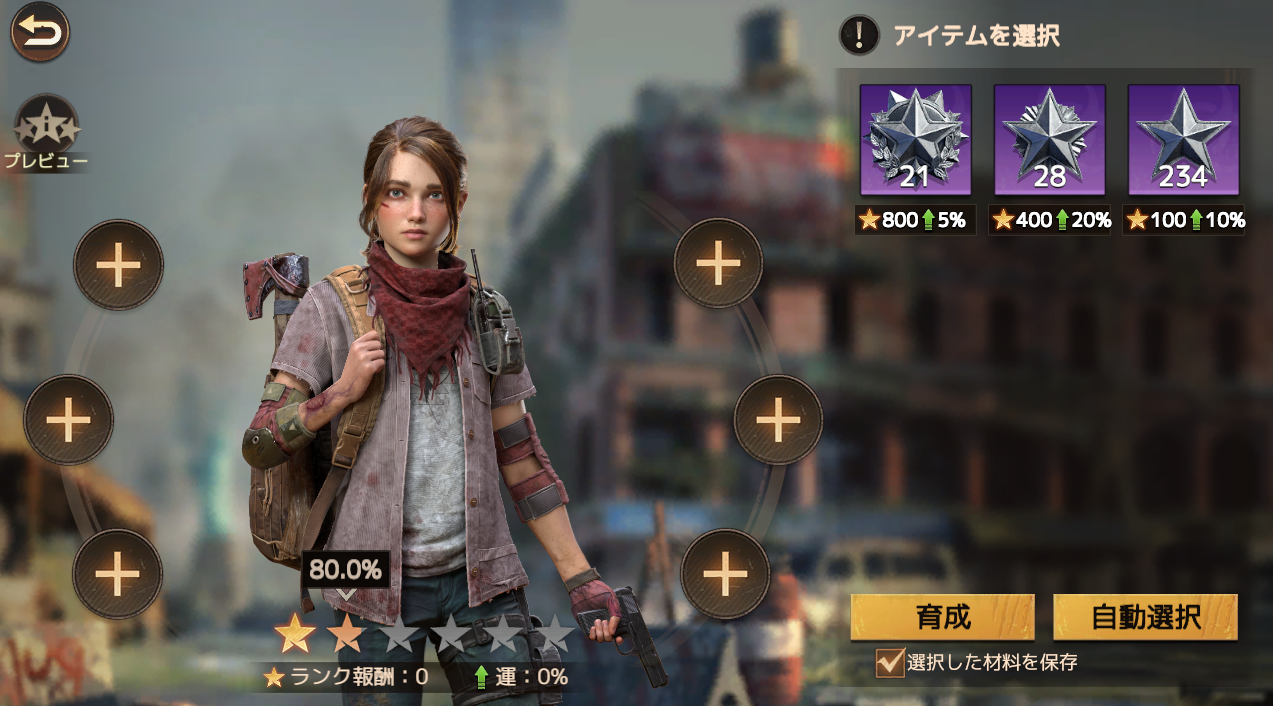Pick the star medal item with 234
The width and height of the screenshot is (1273, 706).
pyautogui.click(x=1183, y=140)
